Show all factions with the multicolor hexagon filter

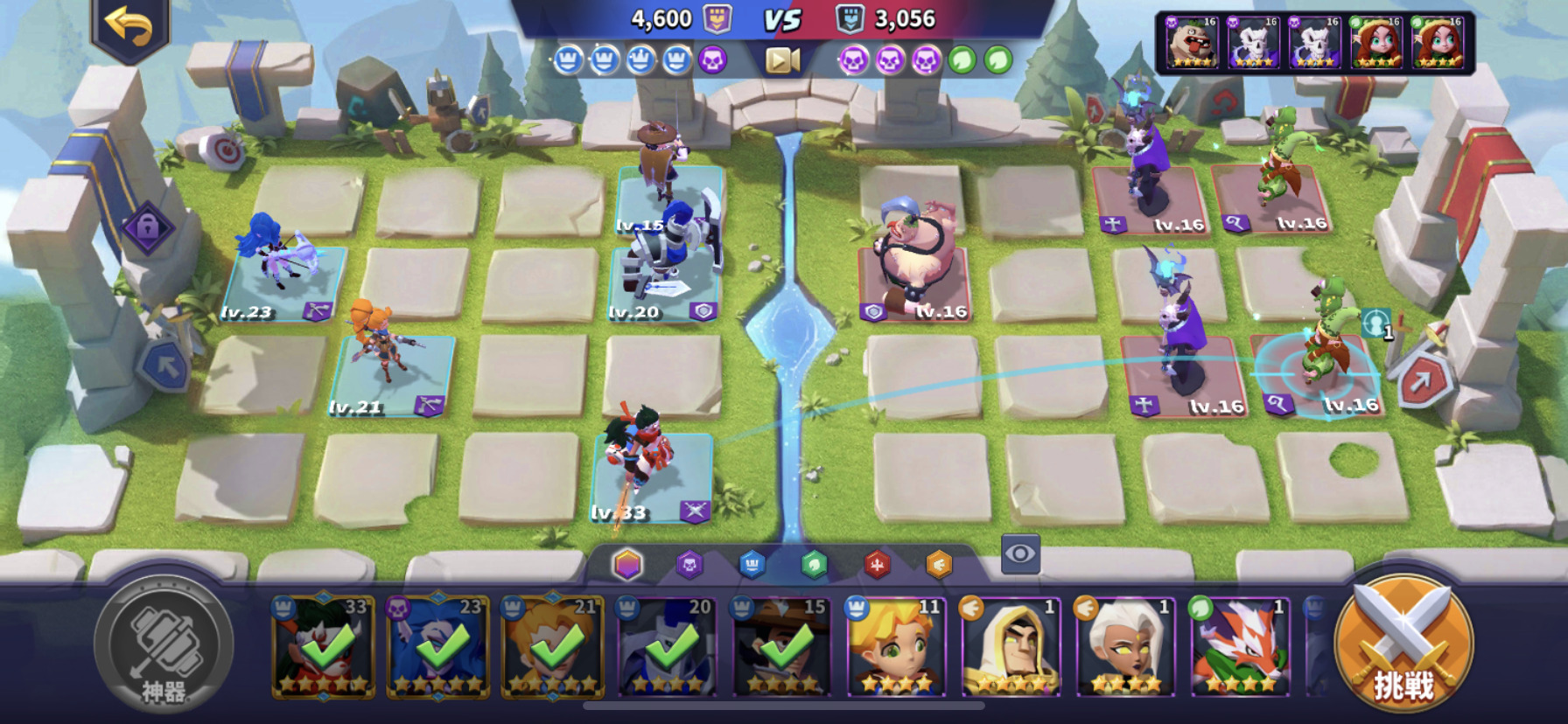pyautogui.click(x=627, y=565)
